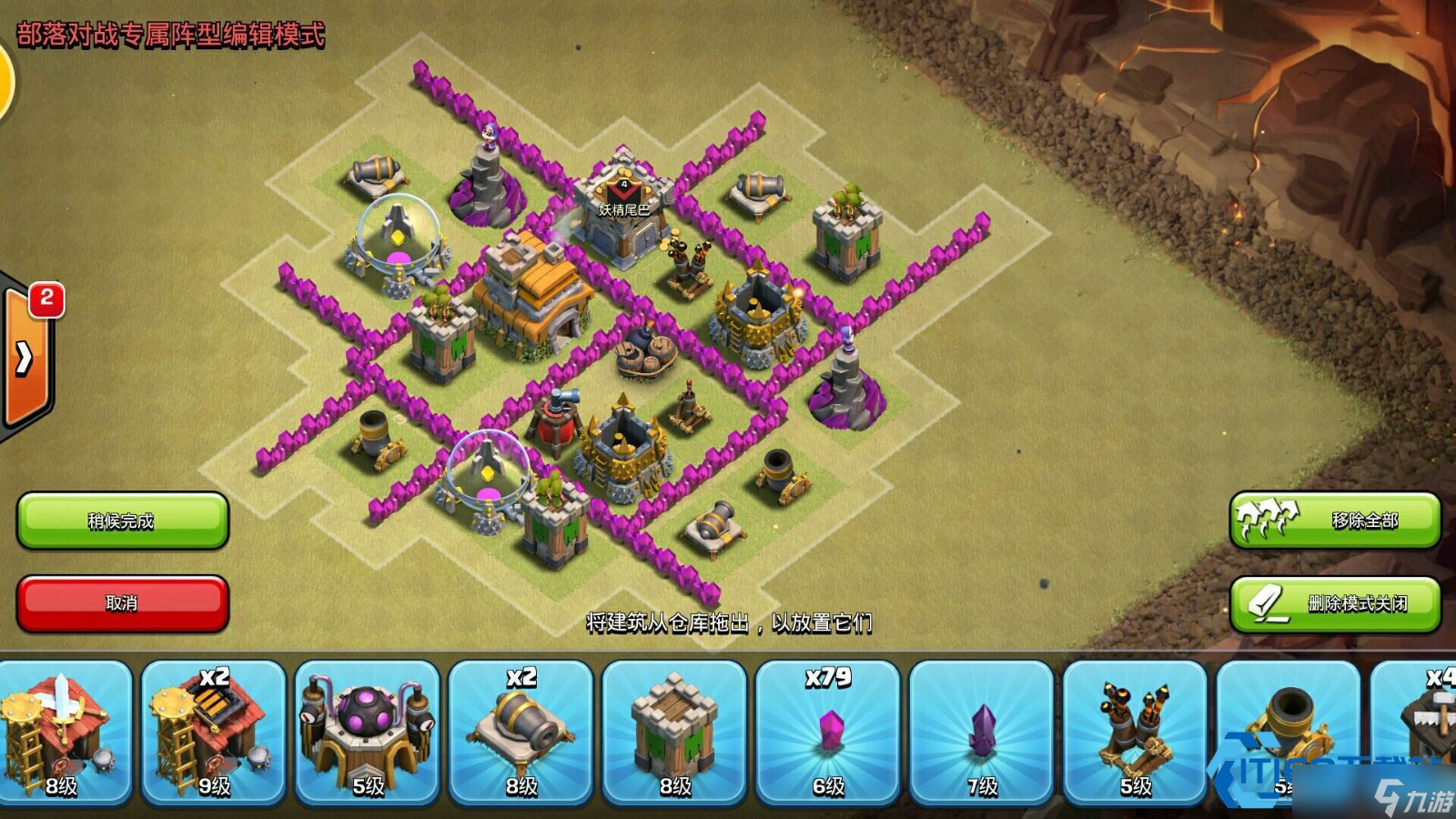The height and width of the screenshot is (819, 1456).
Task: Expand the orange side arrow tab
Action: point(25,359)
